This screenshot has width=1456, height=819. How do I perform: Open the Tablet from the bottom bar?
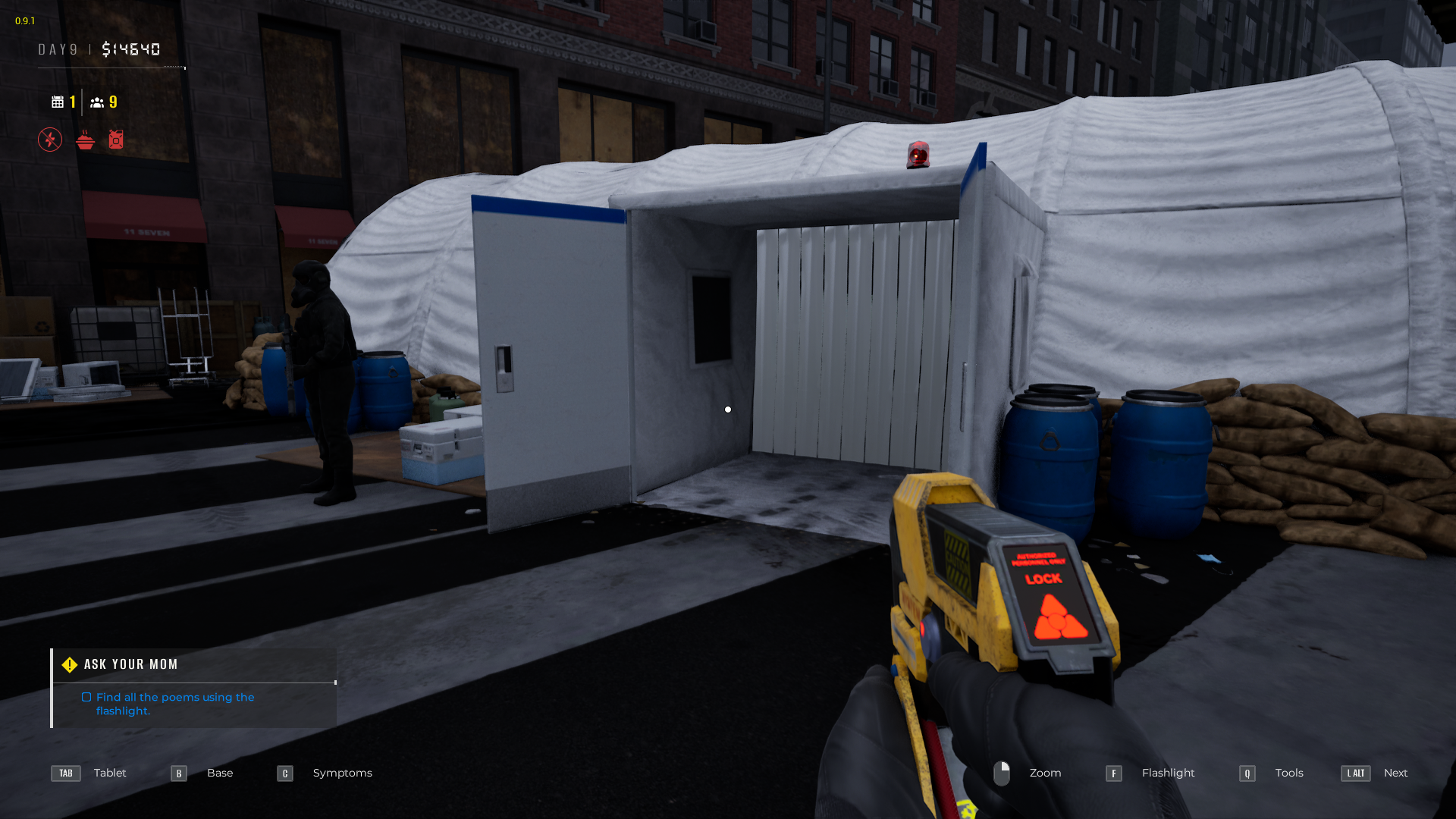[x=110, y=773]
